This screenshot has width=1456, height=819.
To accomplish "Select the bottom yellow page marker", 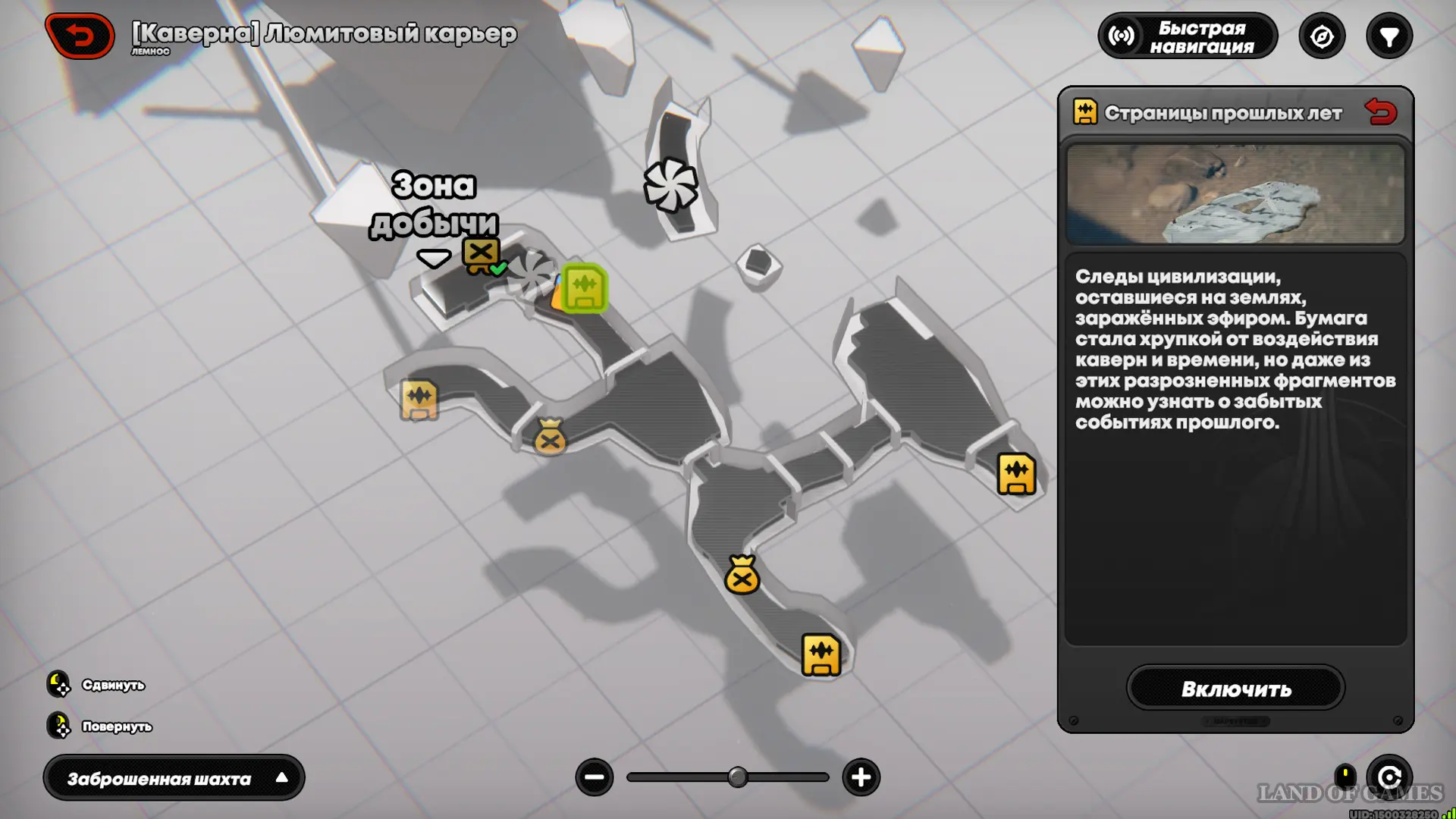I will 821,654.
